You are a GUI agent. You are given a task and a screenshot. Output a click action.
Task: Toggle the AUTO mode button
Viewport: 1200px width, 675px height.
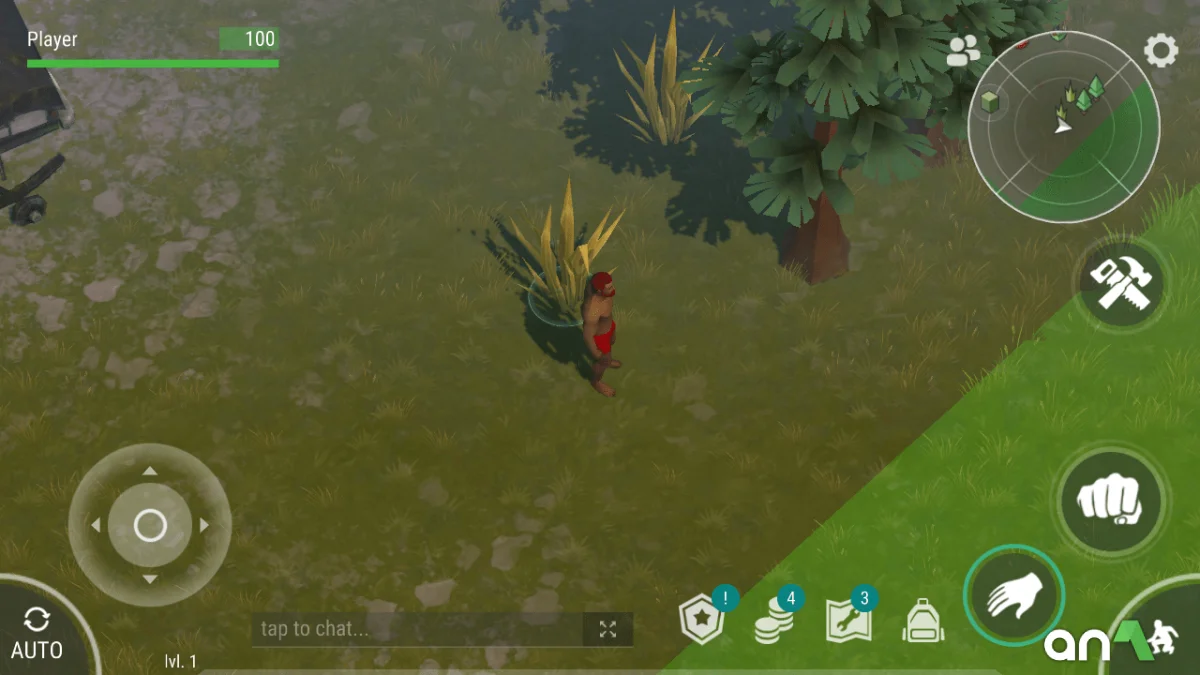click(x=37, y=633)
